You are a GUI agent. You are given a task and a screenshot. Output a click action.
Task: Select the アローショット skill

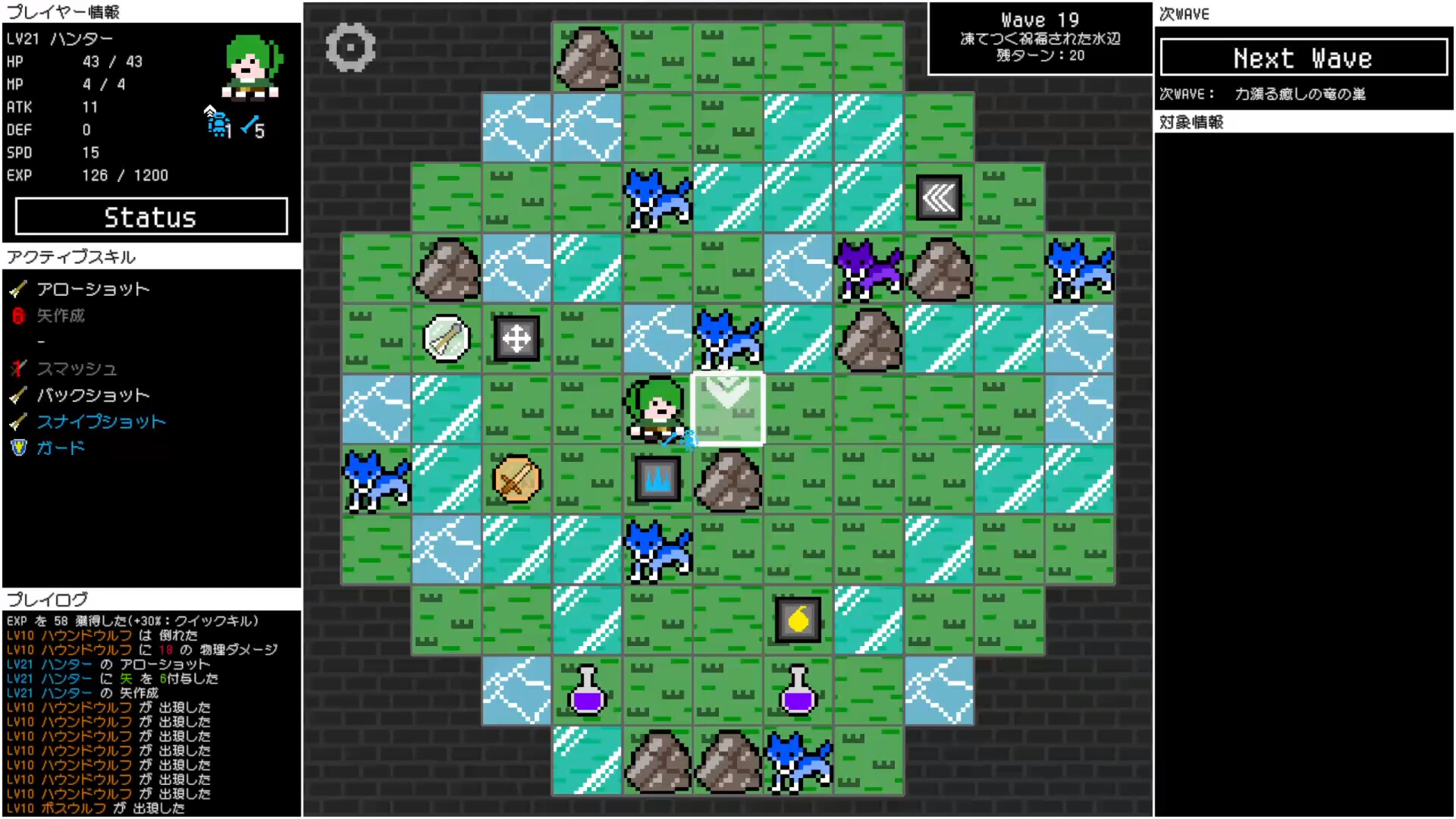pyautogui.click(x=93, y=288)
